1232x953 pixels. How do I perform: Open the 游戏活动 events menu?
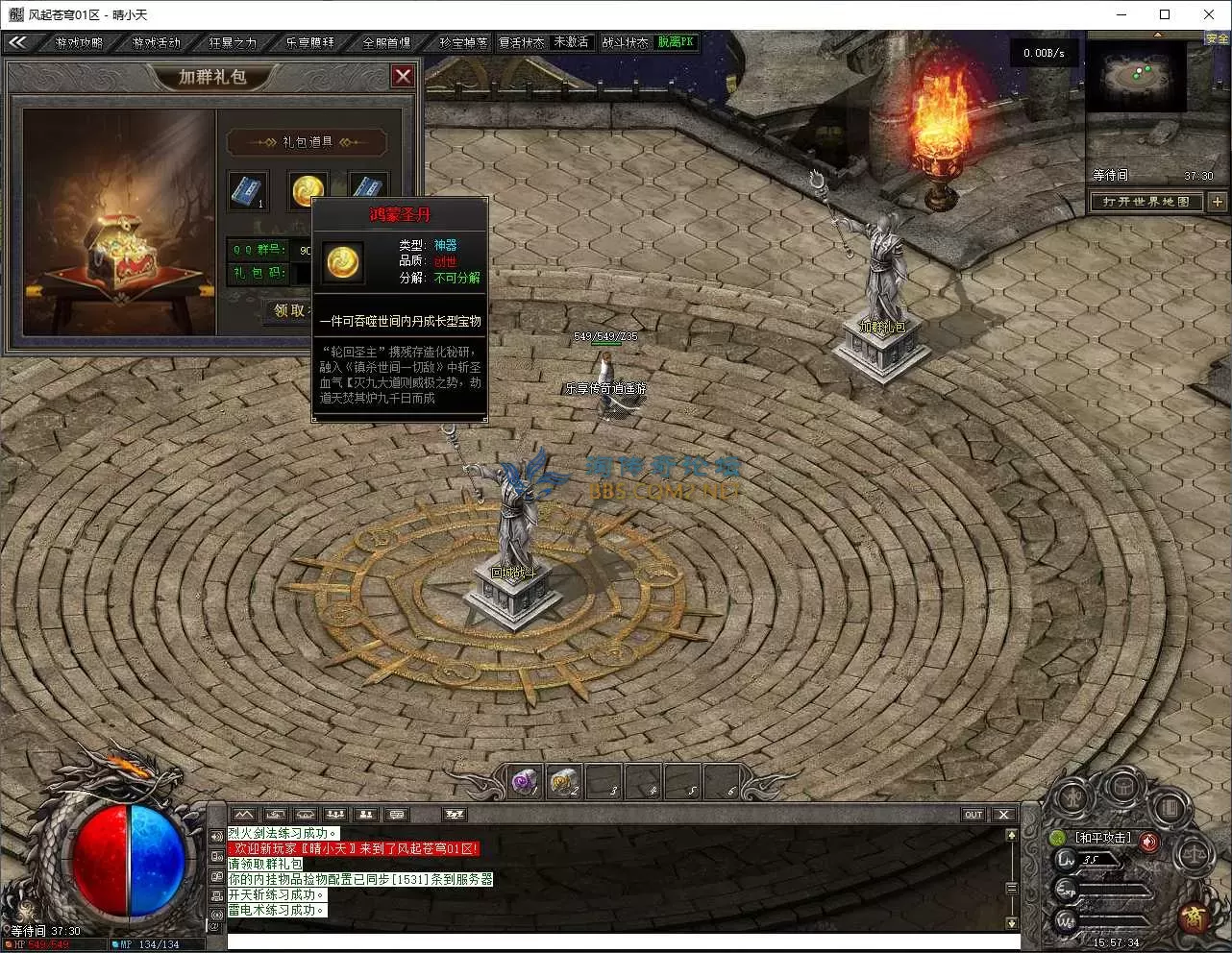156,42
